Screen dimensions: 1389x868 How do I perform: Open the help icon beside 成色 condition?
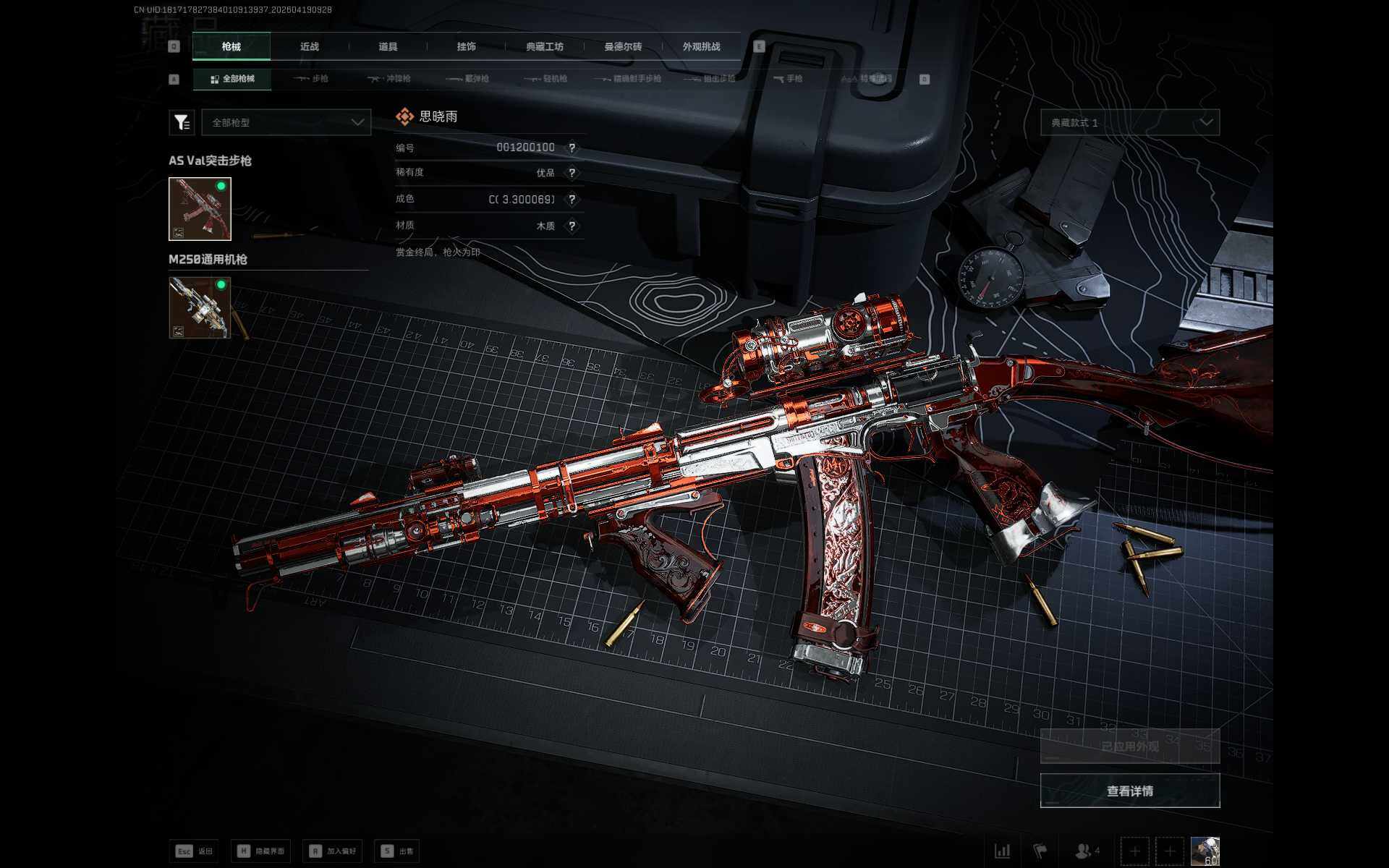coord(572,200)
